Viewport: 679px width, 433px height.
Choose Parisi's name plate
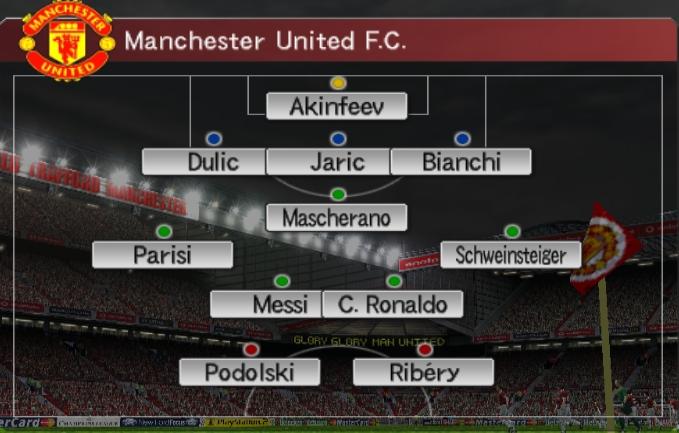click(x=162, y=255)
